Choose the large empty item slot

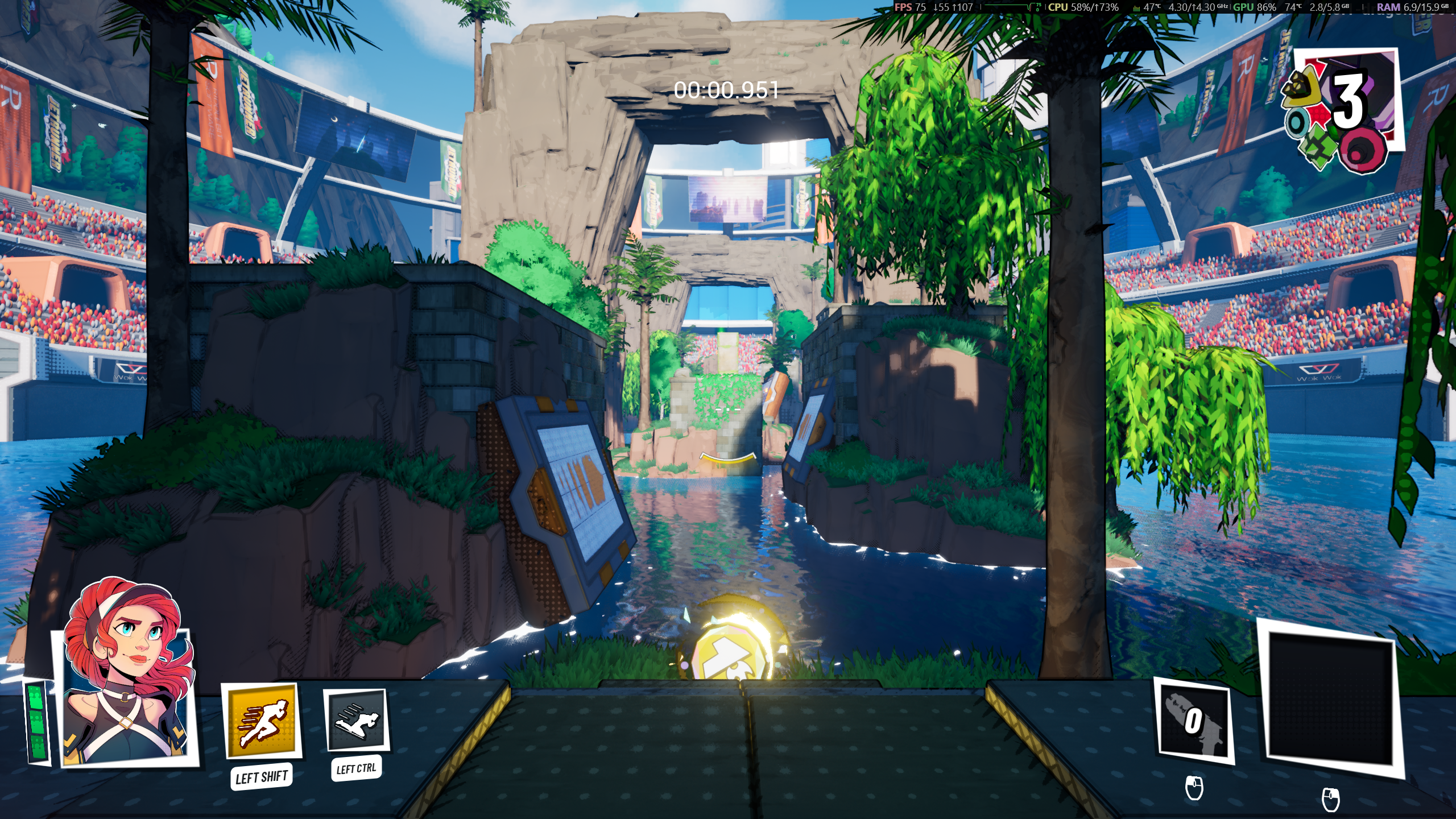click(1330, 698)
